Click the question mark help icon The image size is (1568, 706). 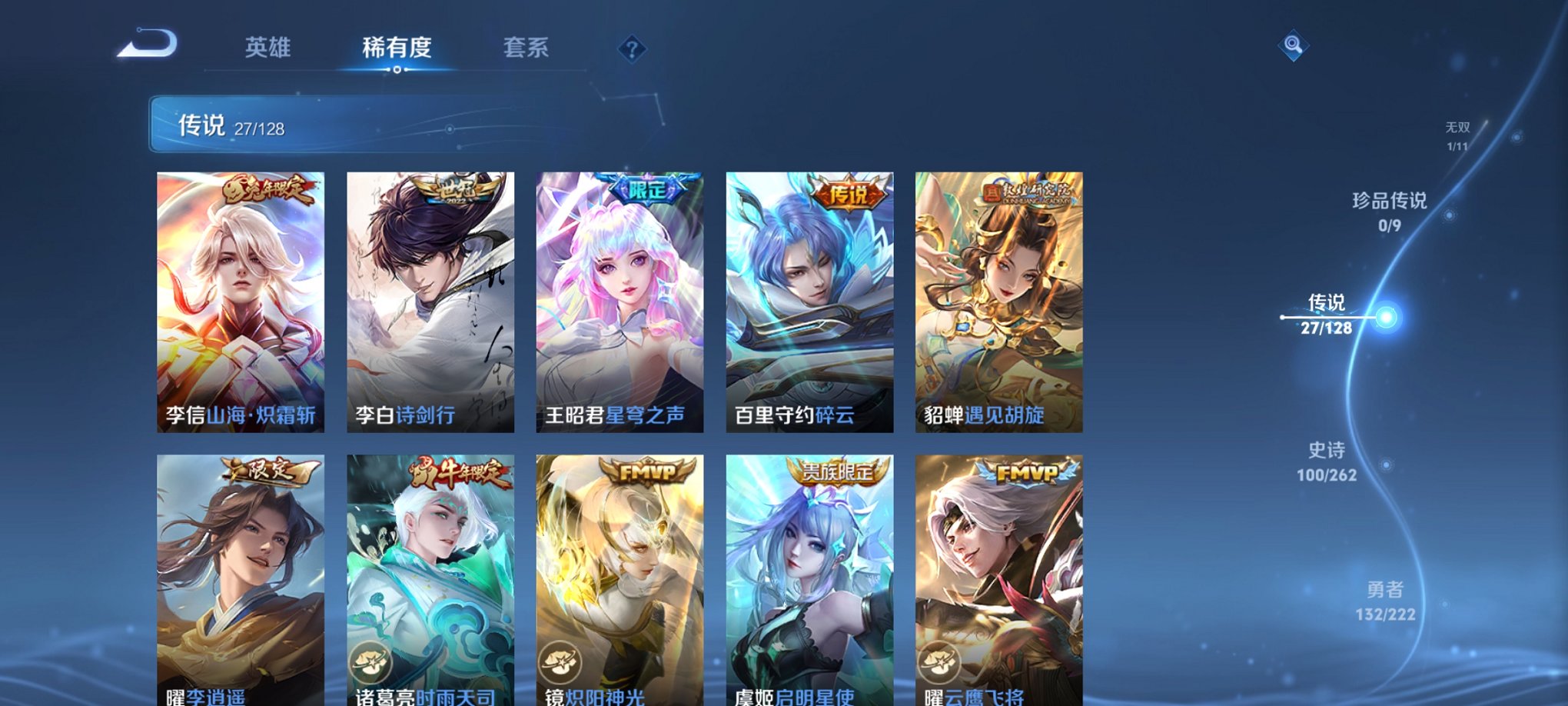(x=632, y=50)
